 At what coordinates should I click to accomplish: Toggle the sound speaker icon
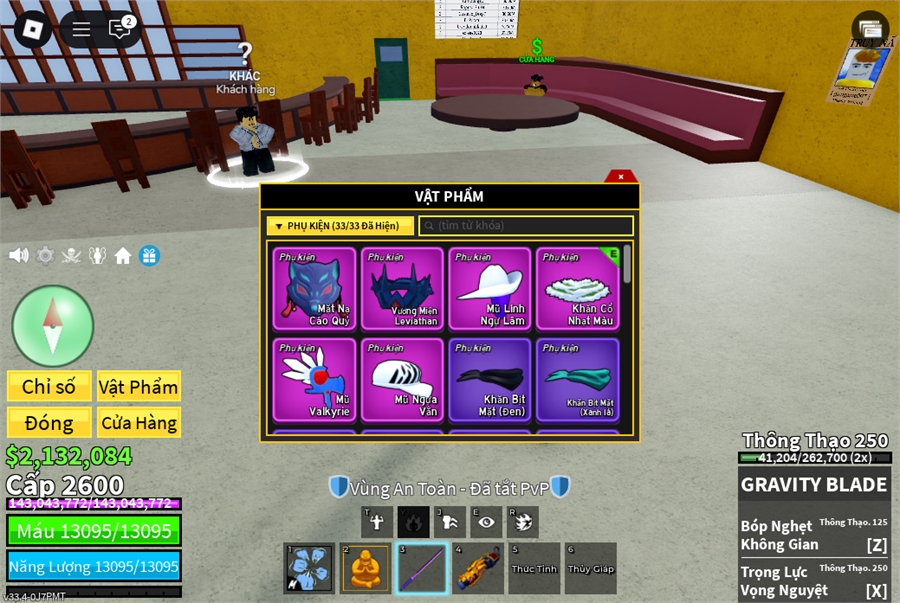click(18, 255)
